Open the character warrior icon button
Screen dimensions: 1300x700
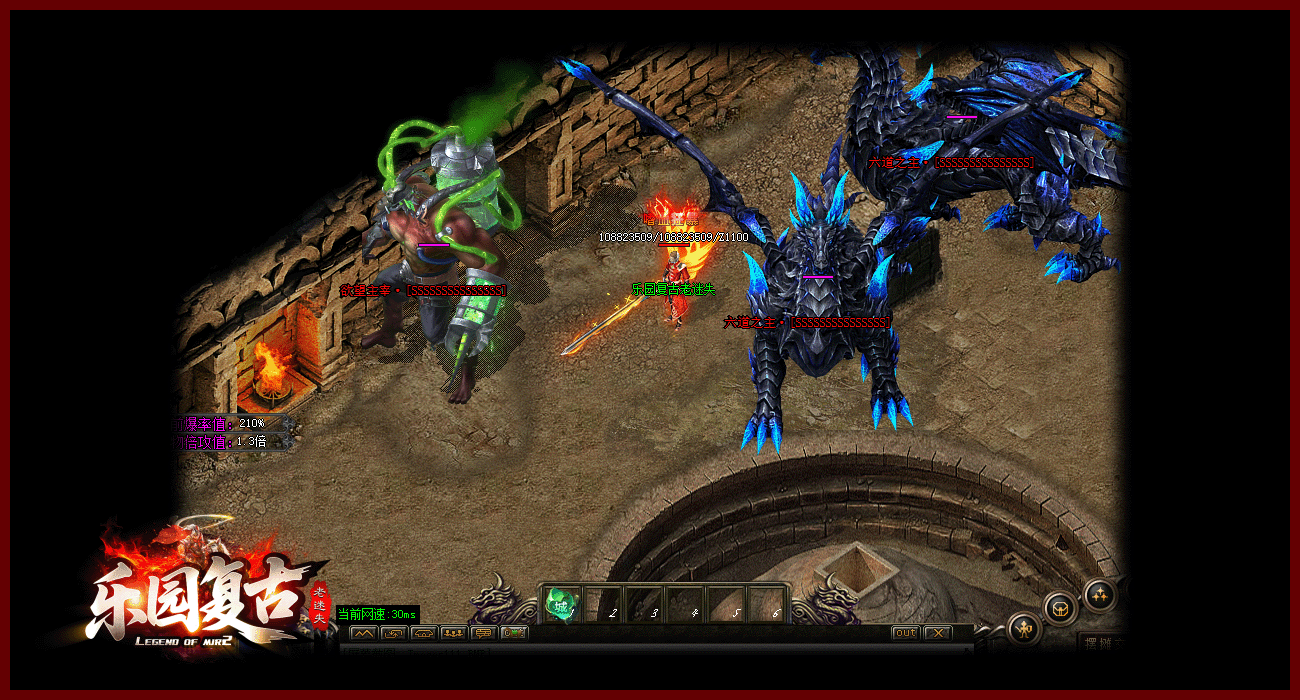pos(1025,629)
